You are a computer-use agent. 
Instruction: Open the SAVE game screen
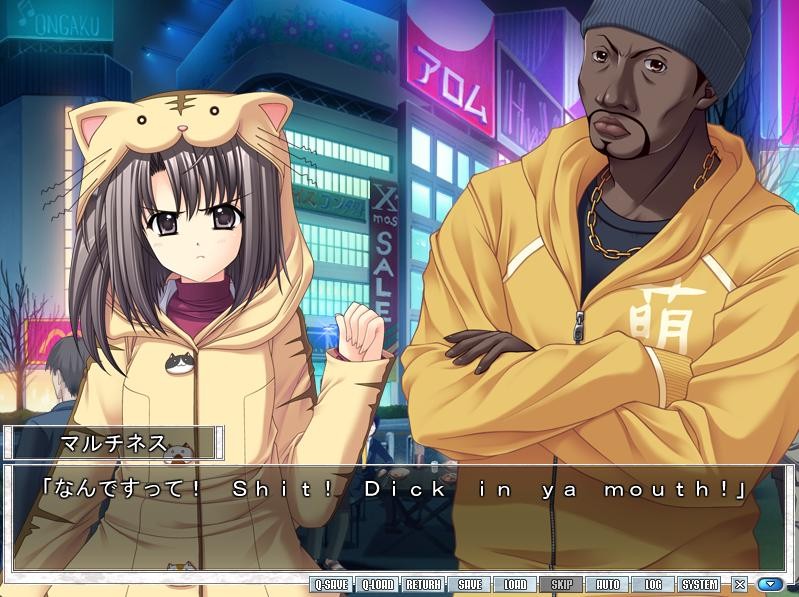469,584
